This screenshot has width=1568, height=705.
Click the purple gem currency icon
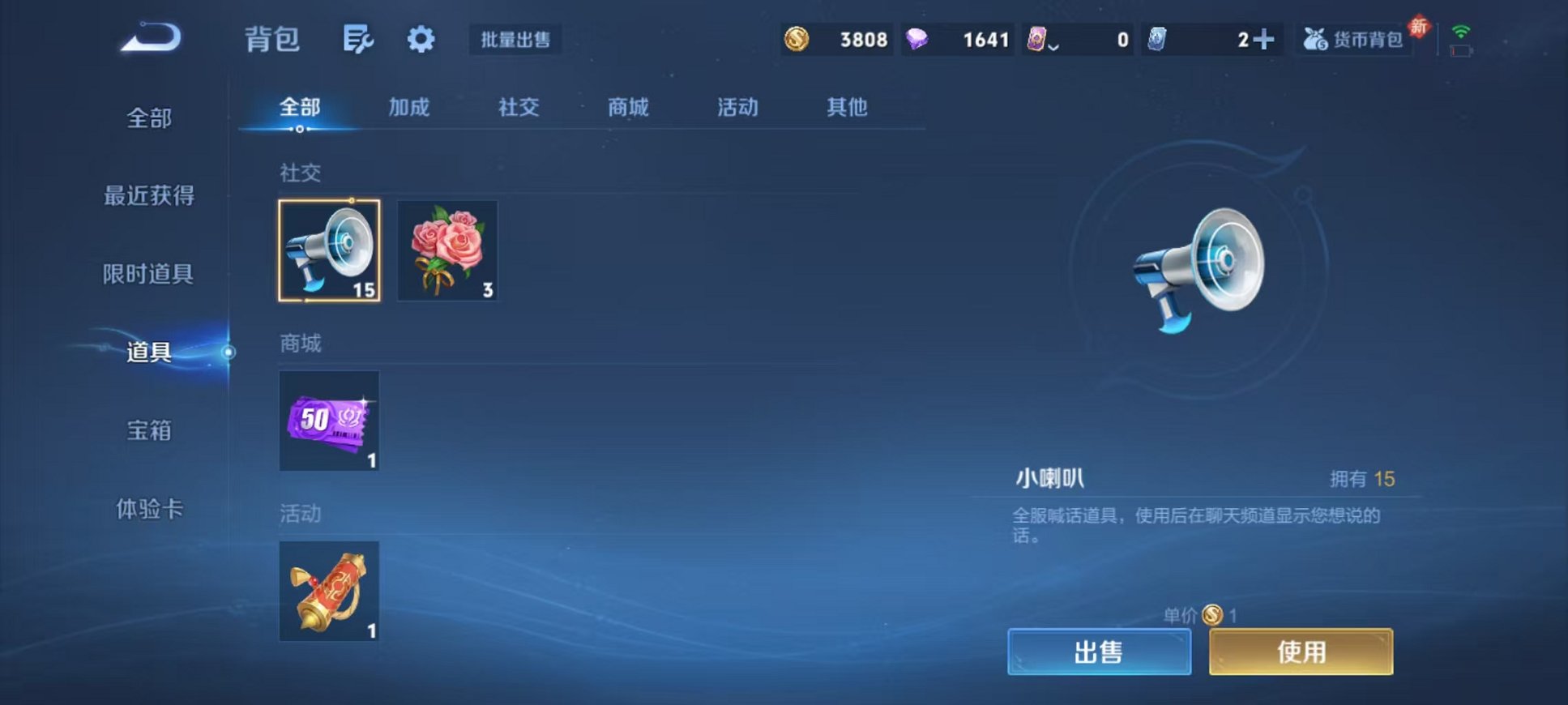[918, 39]
